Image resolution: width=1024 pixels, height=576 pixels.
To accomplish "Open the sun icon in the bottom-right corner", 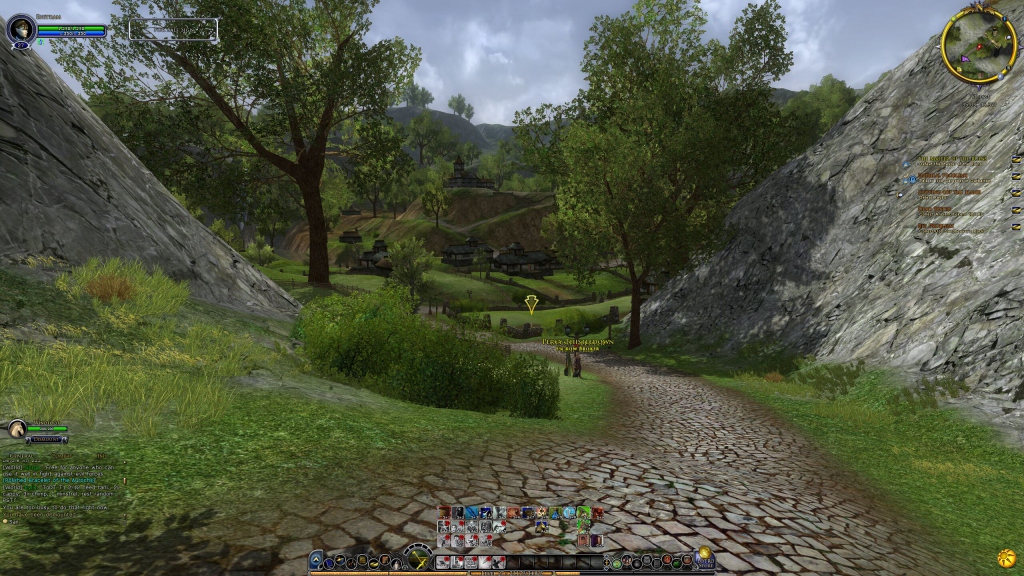I will coord(1007,556).
